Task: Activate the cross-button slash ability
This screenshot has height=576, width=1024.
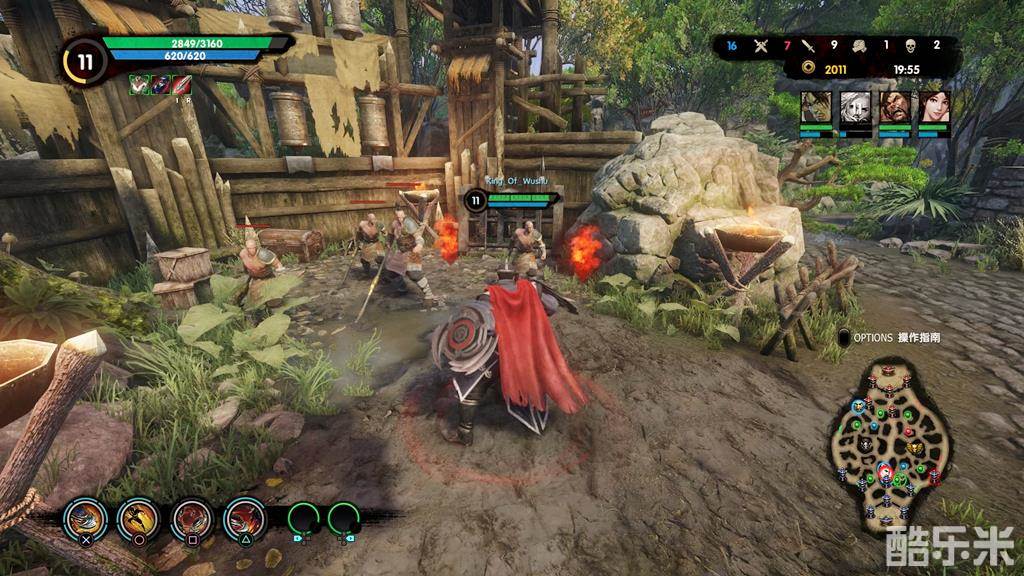Action: [86, 518]
